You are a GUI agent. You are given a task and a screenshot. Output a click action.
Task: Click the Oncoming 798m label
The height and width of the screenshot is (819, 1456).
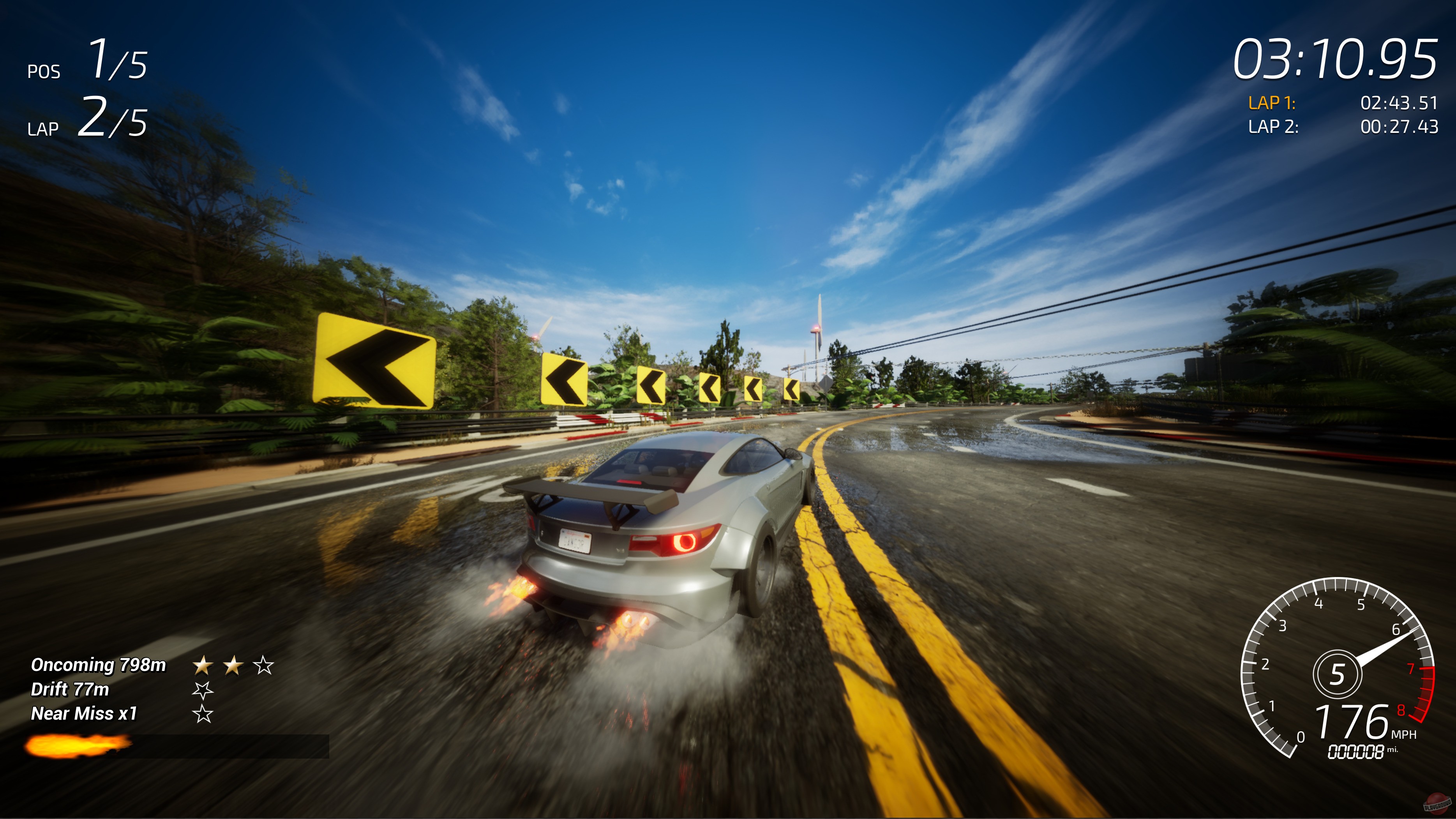98,664
